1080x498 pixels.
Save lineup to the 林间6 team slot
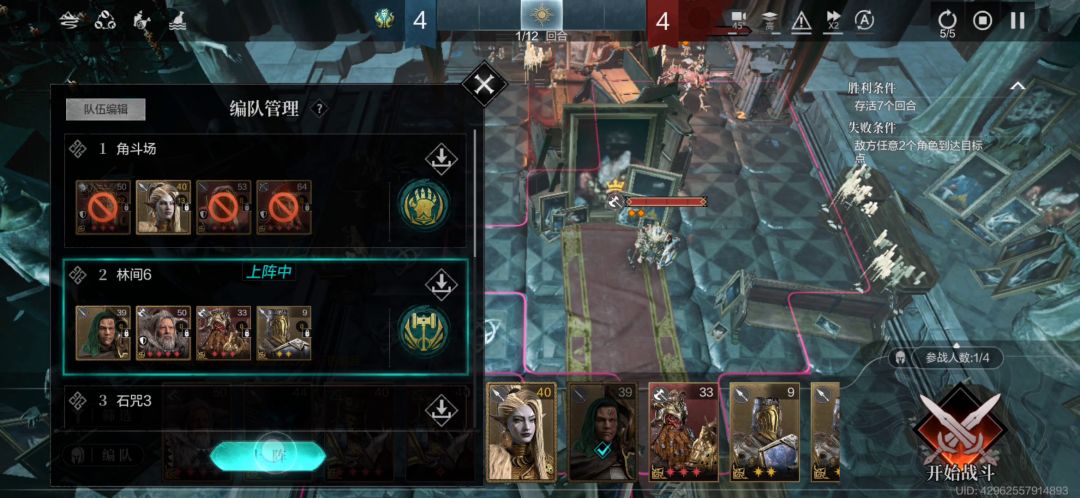[440, 284]
